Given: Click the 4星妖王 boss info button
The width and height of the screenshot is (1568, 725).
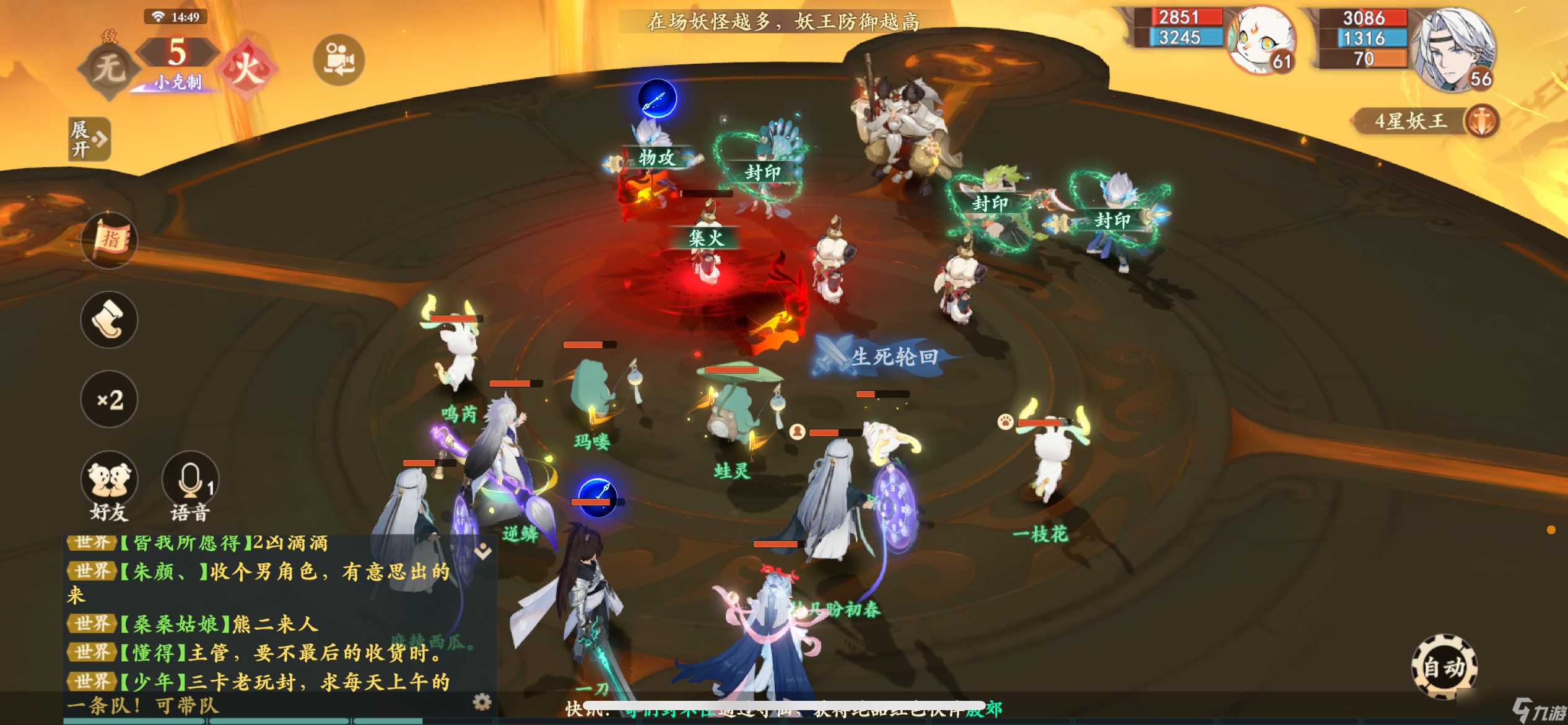Looking at the screenshot, I should tap(1424, 121).
